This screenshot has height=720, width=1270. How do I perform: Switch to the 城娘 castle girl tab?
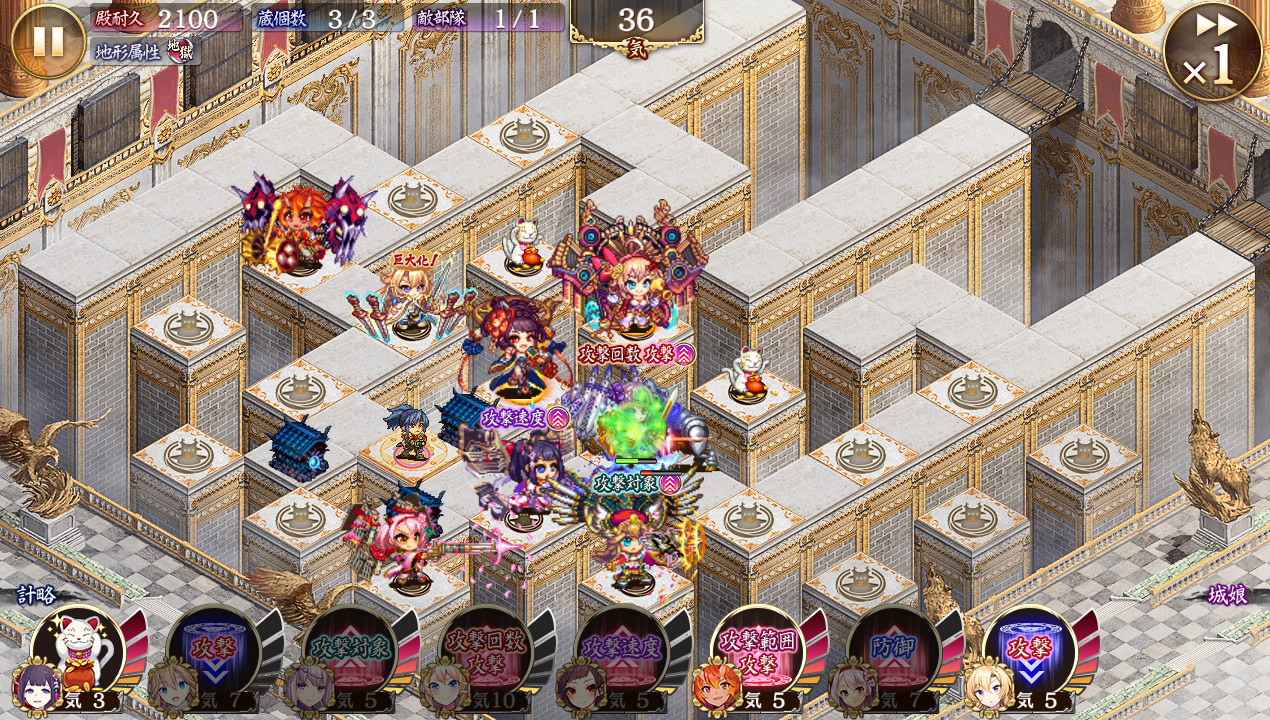(1227, 595)
